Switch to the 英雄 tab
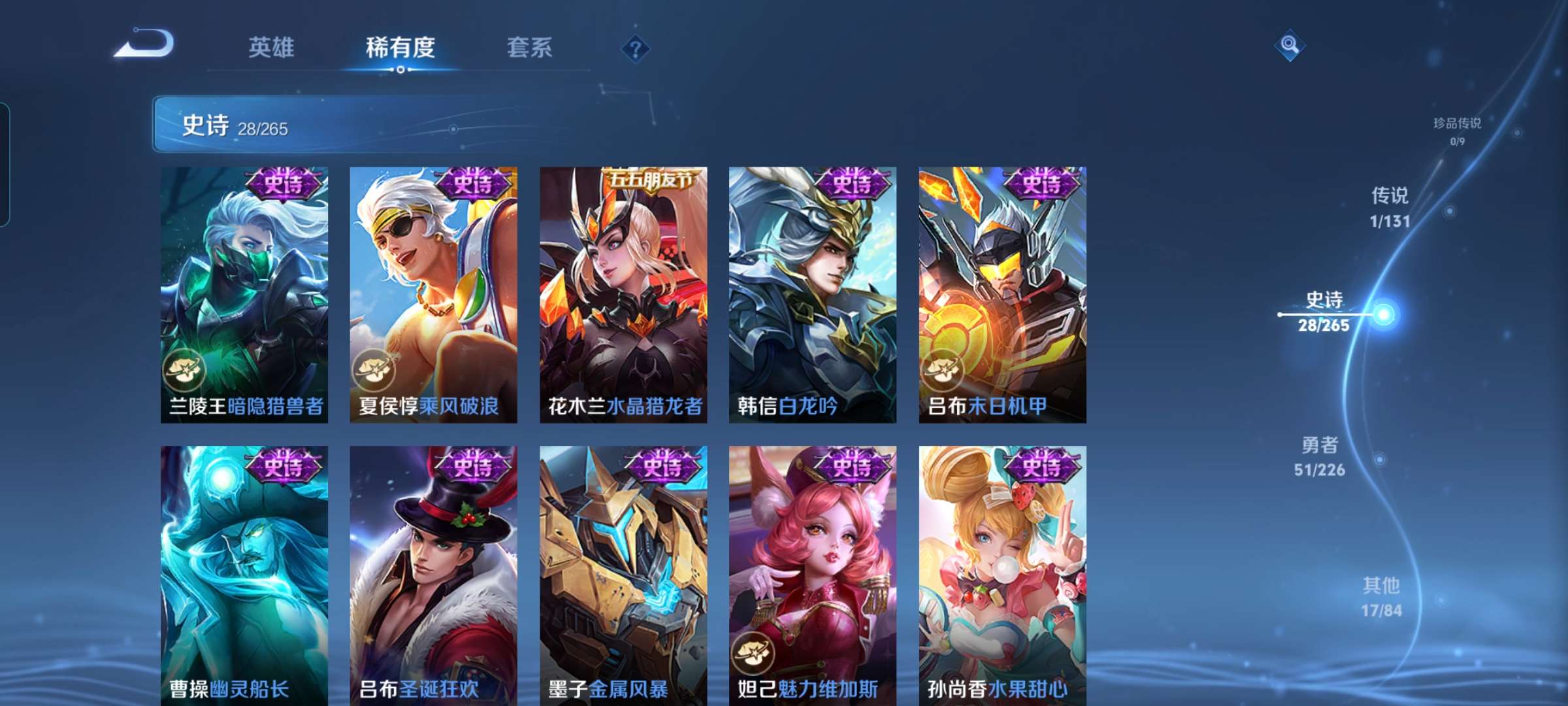Screen dimensions: 1568x706 pos(272,48)
